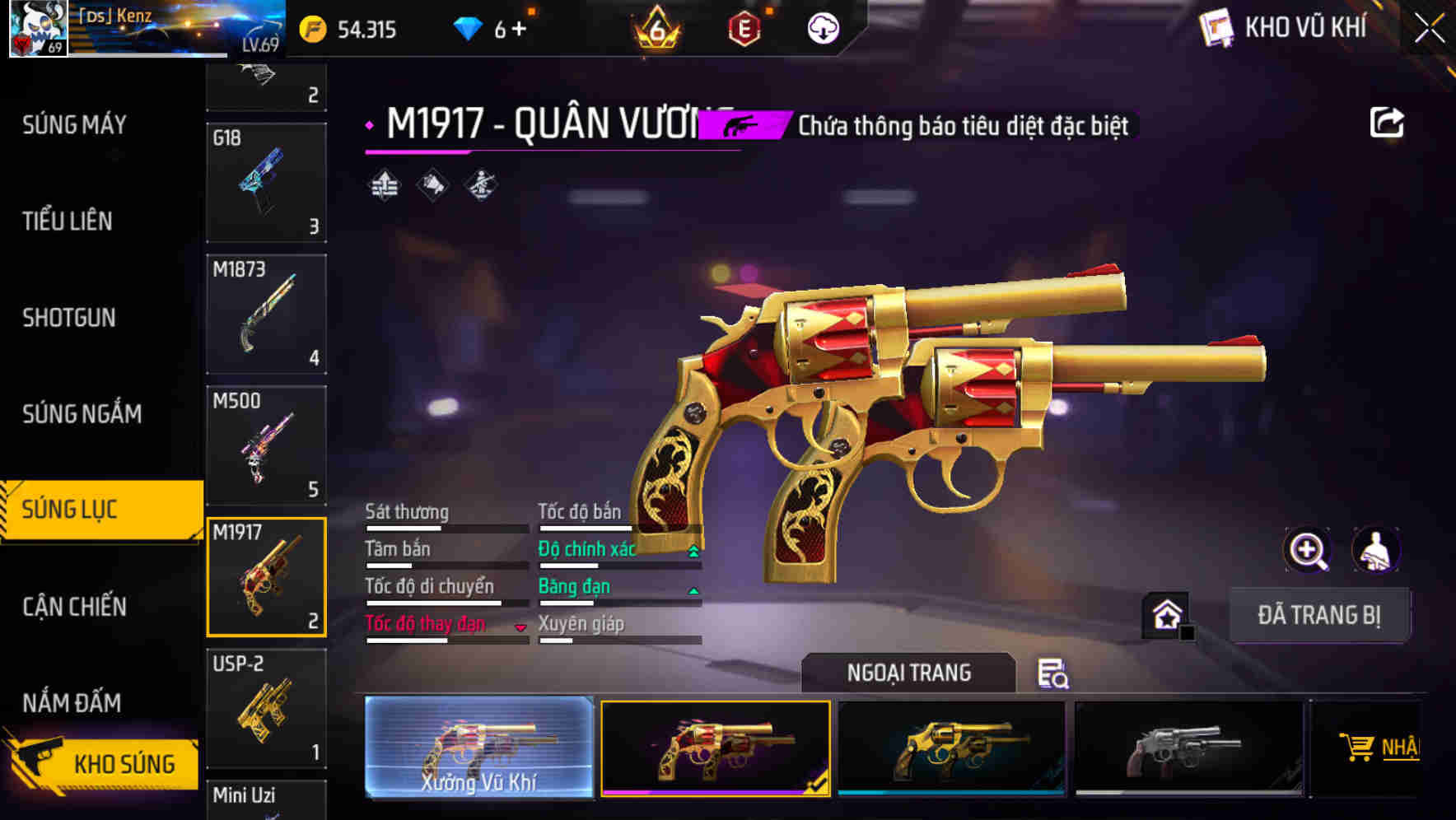Open the share icon for M1917 Quân Vương
1456x820 pixels.
click(x=1388, y=122)
